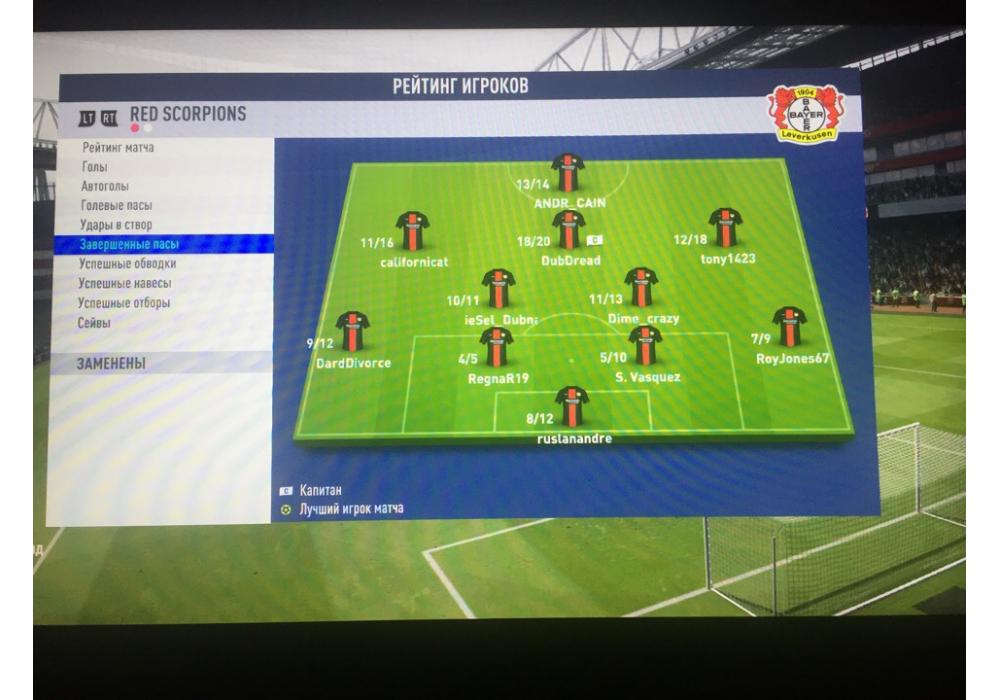Select player RoyJones67's shirt

pyautogui.click(x=789, y=326)
